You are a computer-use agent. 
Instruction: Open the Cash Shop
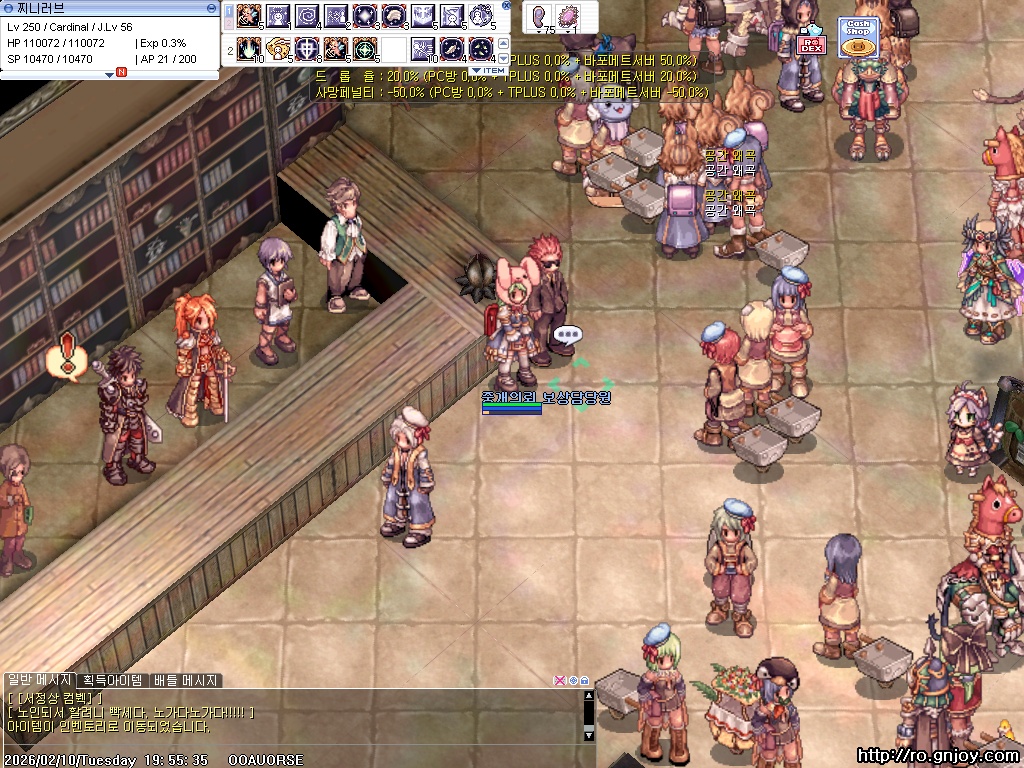click(x=856, y=38)
